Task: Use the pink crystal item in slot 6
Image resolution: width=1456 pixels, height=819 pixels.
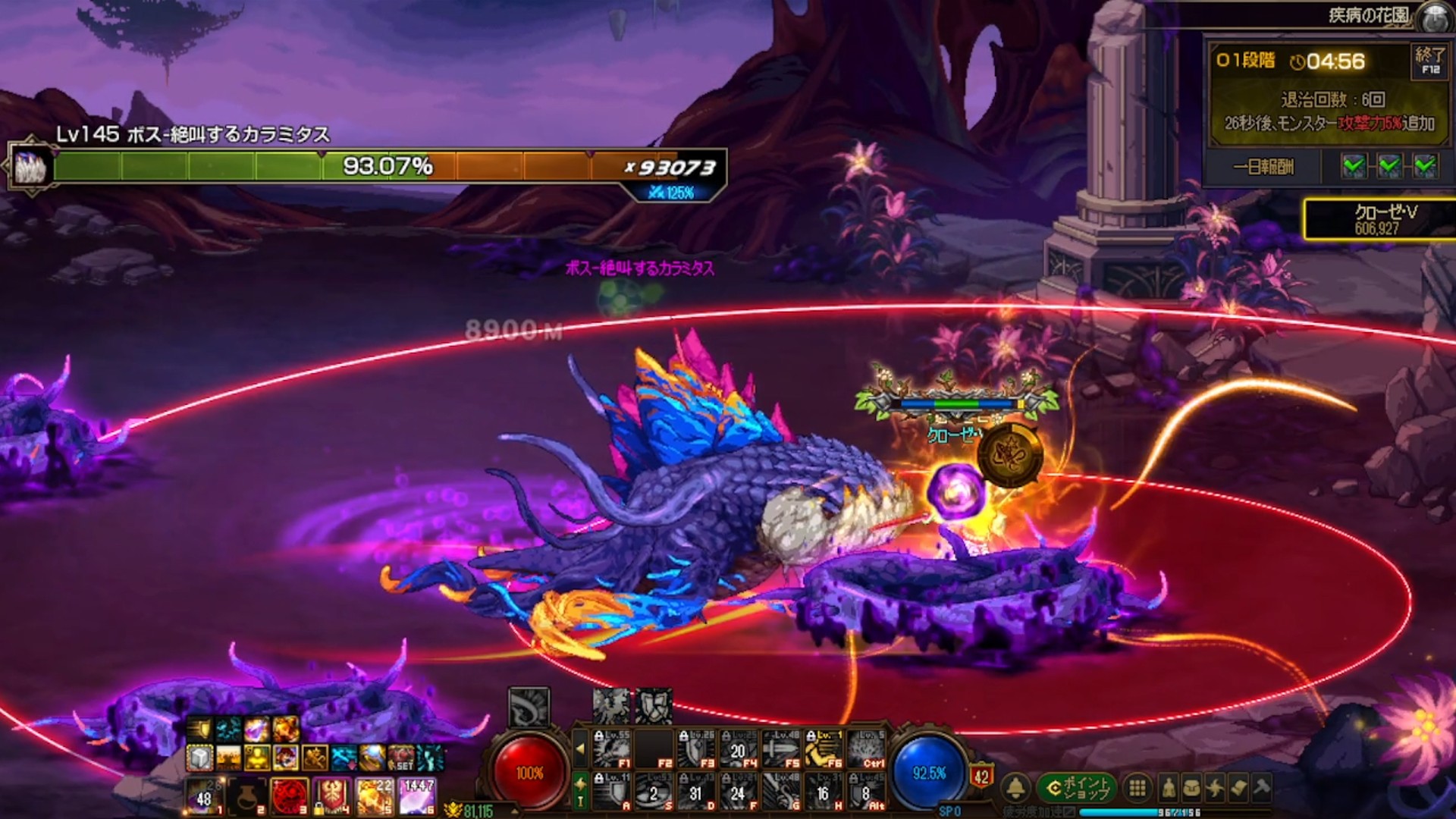Action: click(416, 797)
